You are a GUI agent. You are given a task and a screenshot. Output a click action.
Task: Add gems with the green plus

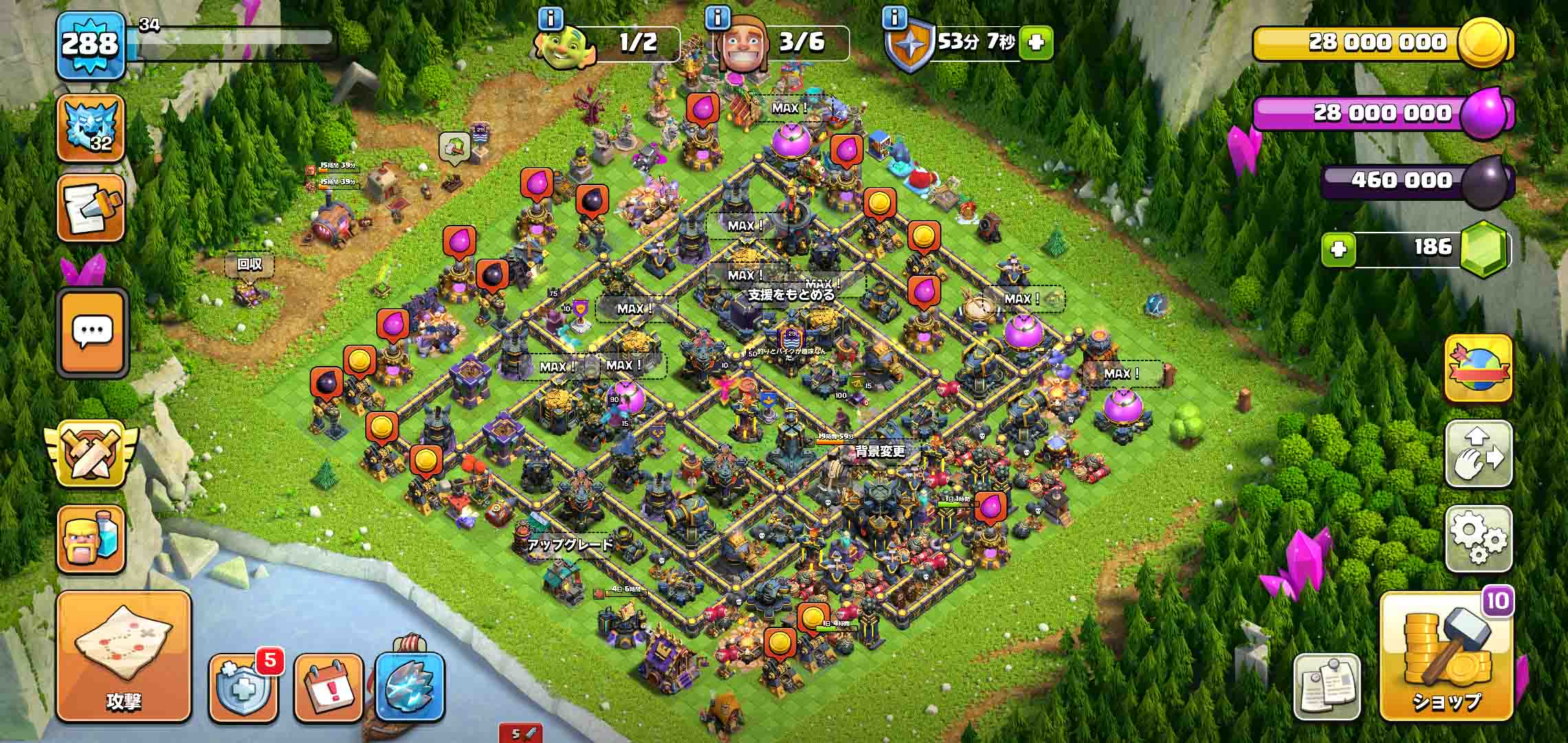click(x=1338, y=248)
